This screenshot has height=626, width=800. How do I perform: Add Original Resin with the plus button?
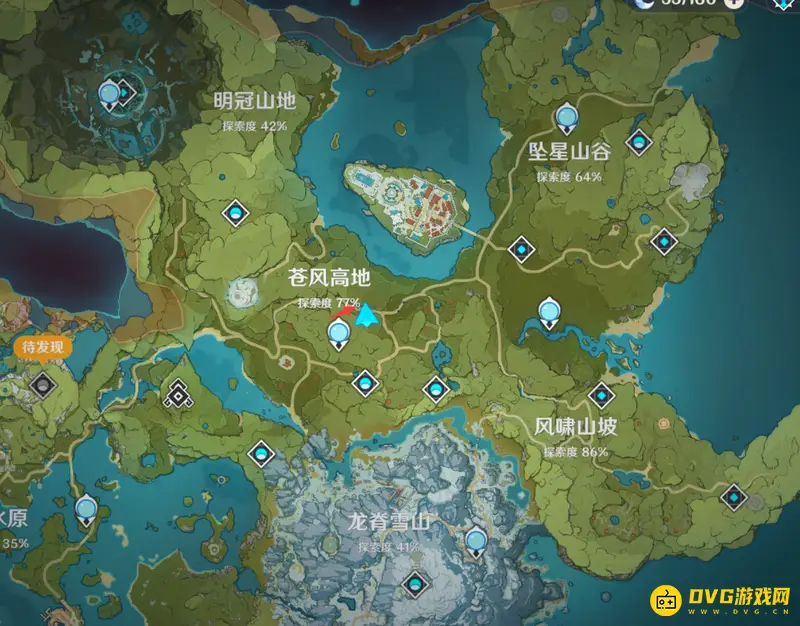click(x=735, y=3)
